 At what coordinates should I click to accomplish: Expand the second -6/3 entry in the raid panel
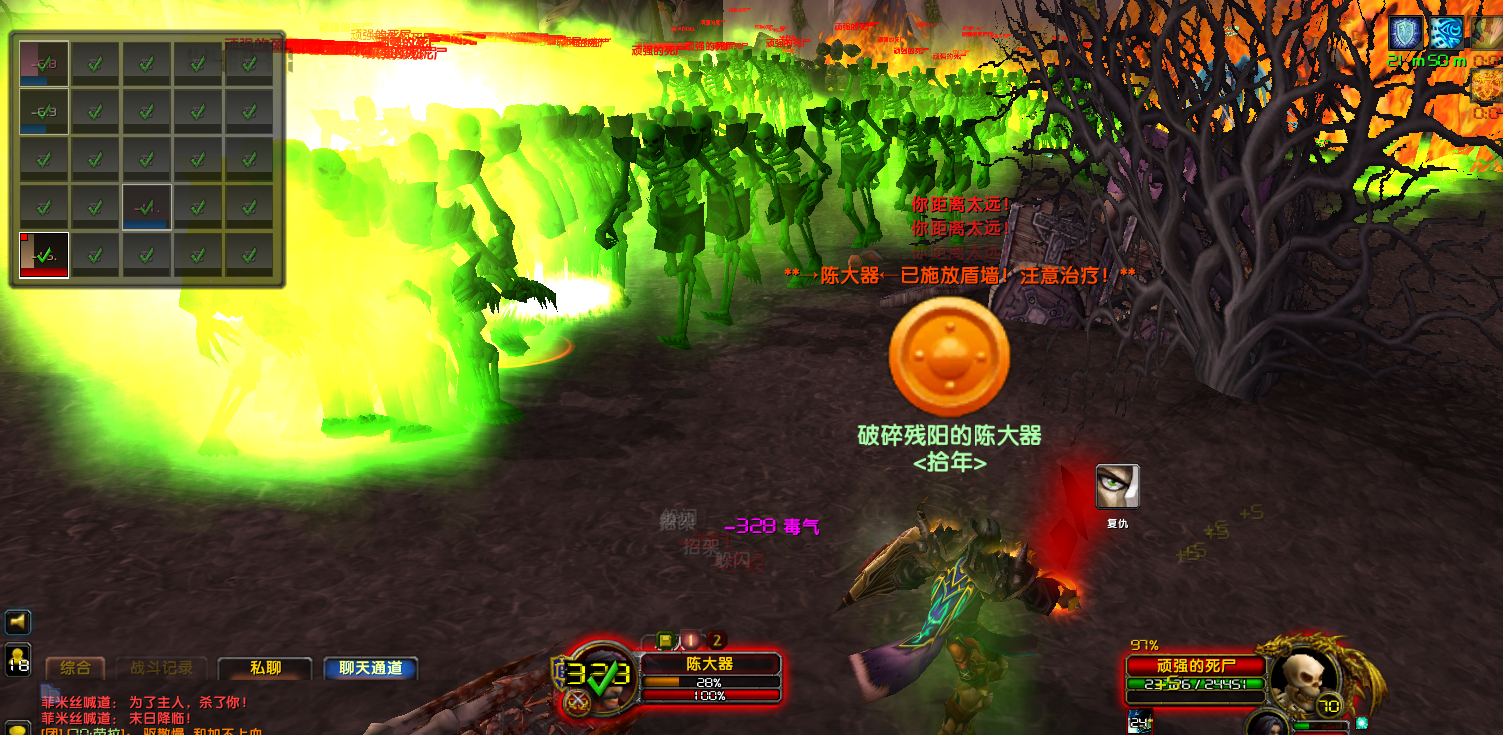click(43, 110)
